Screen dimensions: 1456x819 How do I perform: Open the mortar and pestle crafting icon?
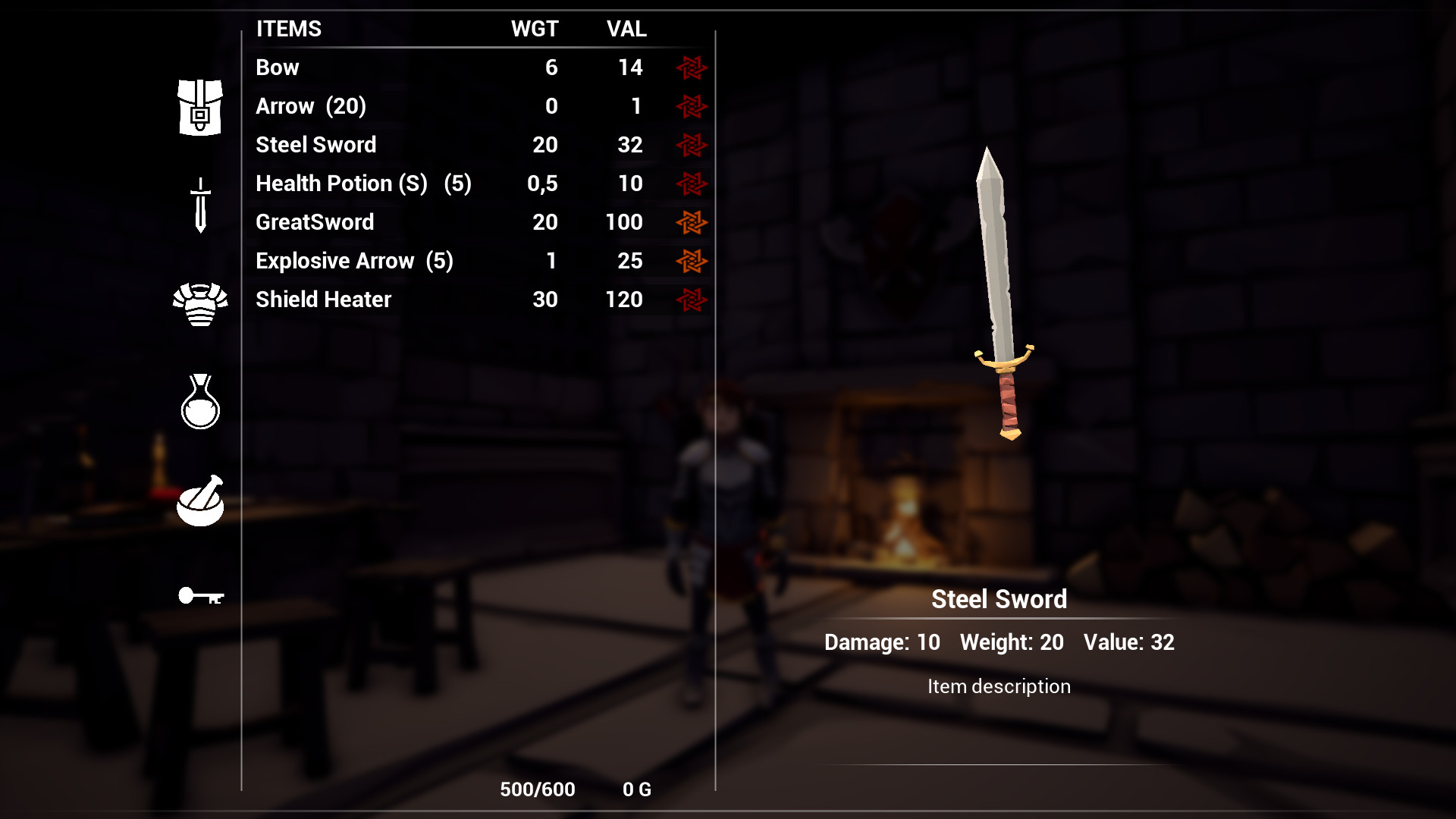tap(199, 500)
